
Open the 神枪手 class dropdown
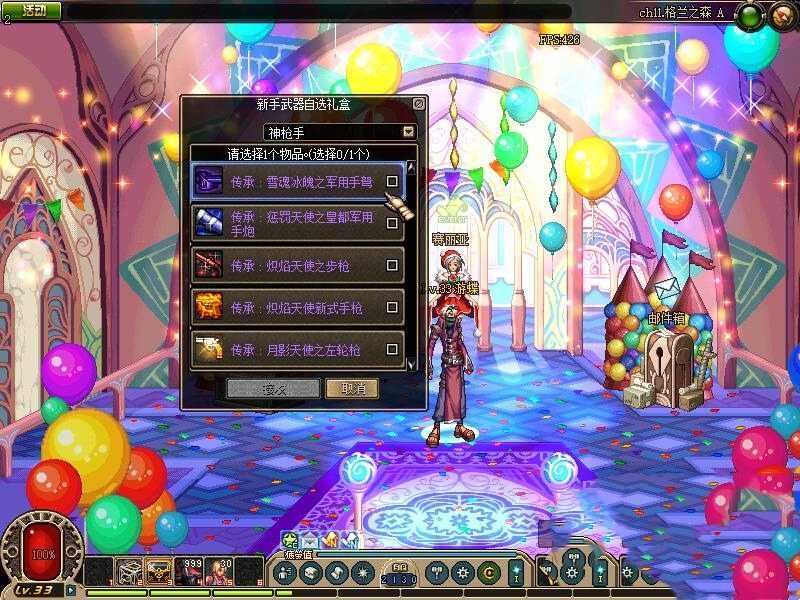pyautogui.click(x=408, y=132)
